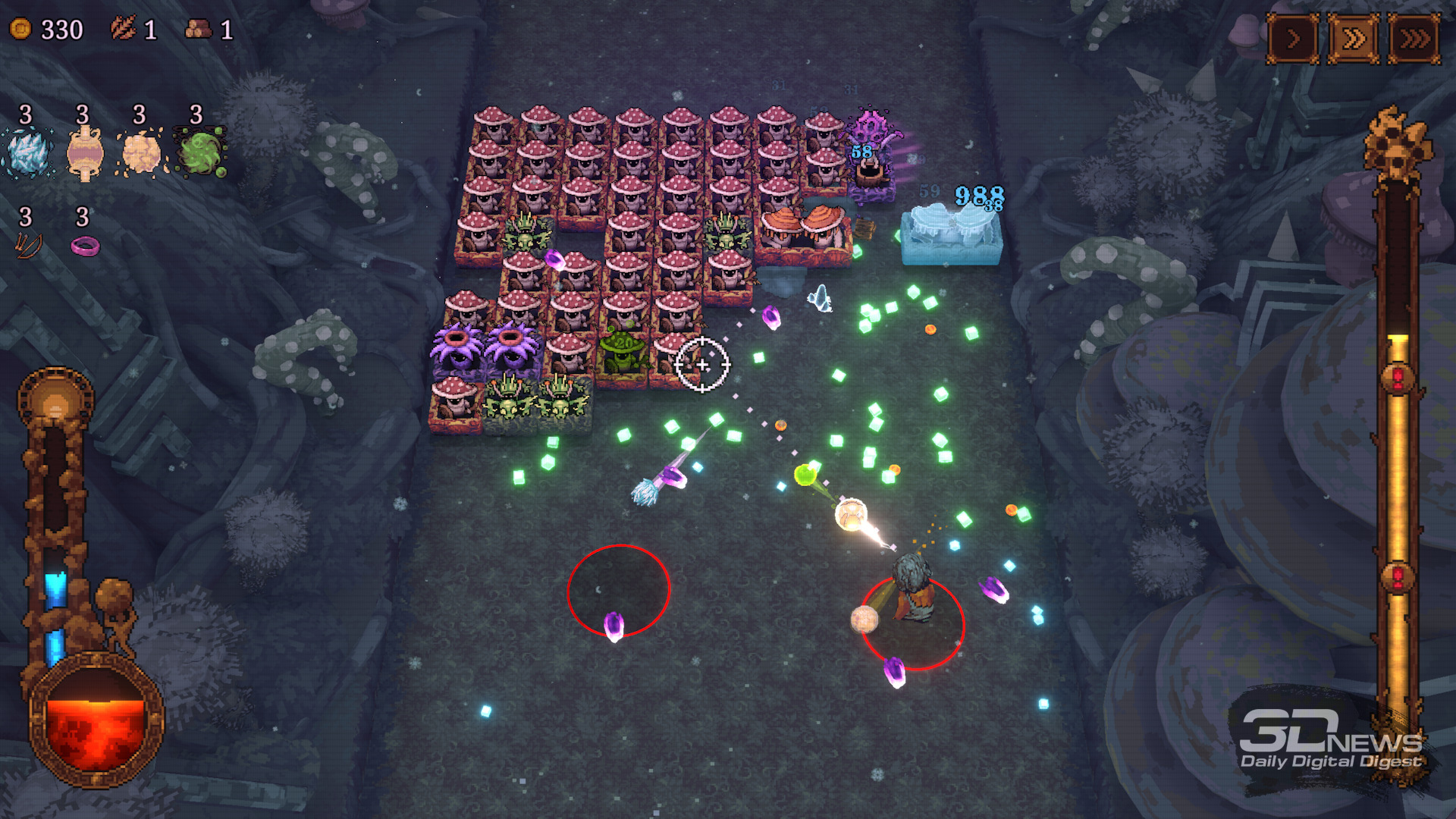Select the green poison swirl ball icon
This screenshot has width=1456, height=819.
click(x=199, y=152)
